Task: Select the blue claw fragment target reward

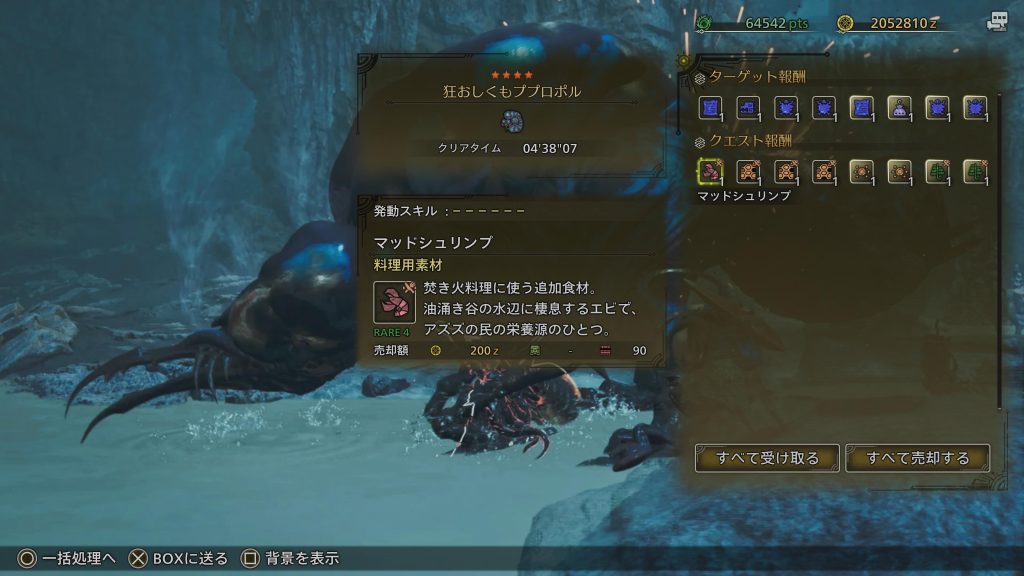Action: 748,107
